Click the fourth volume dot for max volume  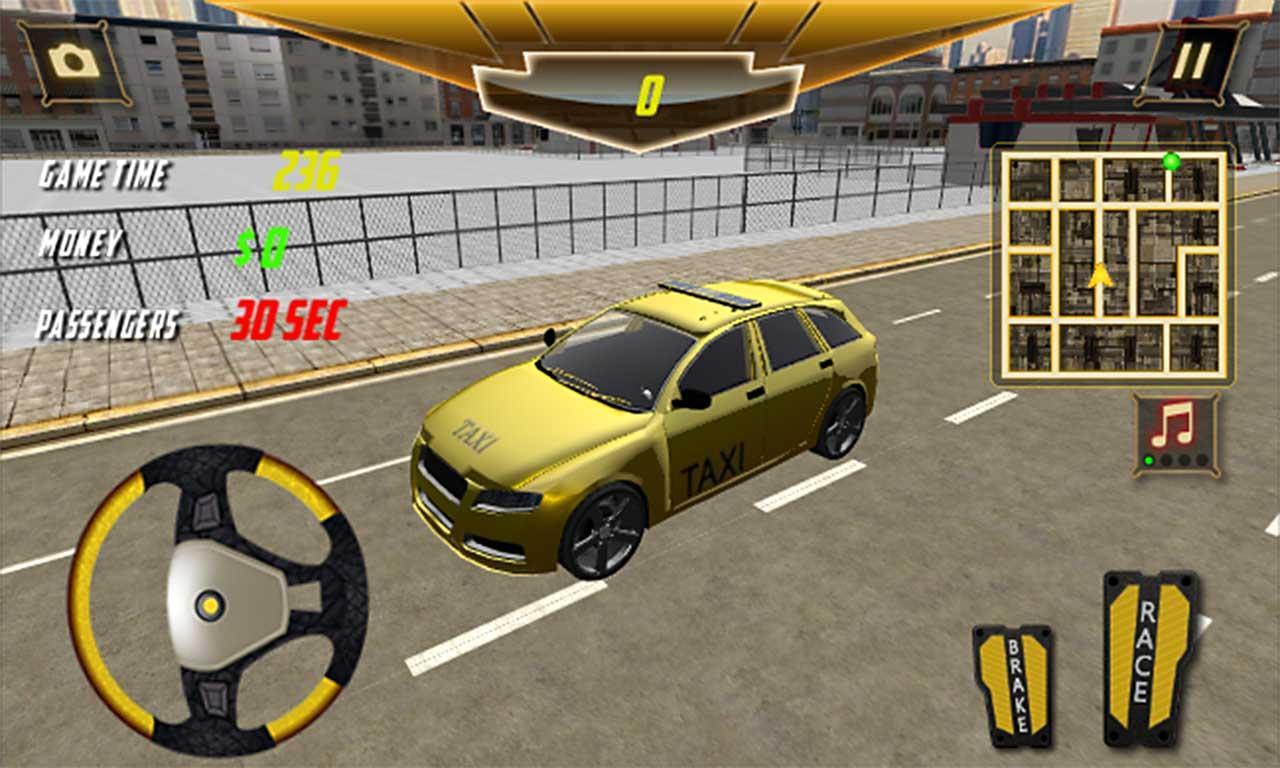[1201, 460]
